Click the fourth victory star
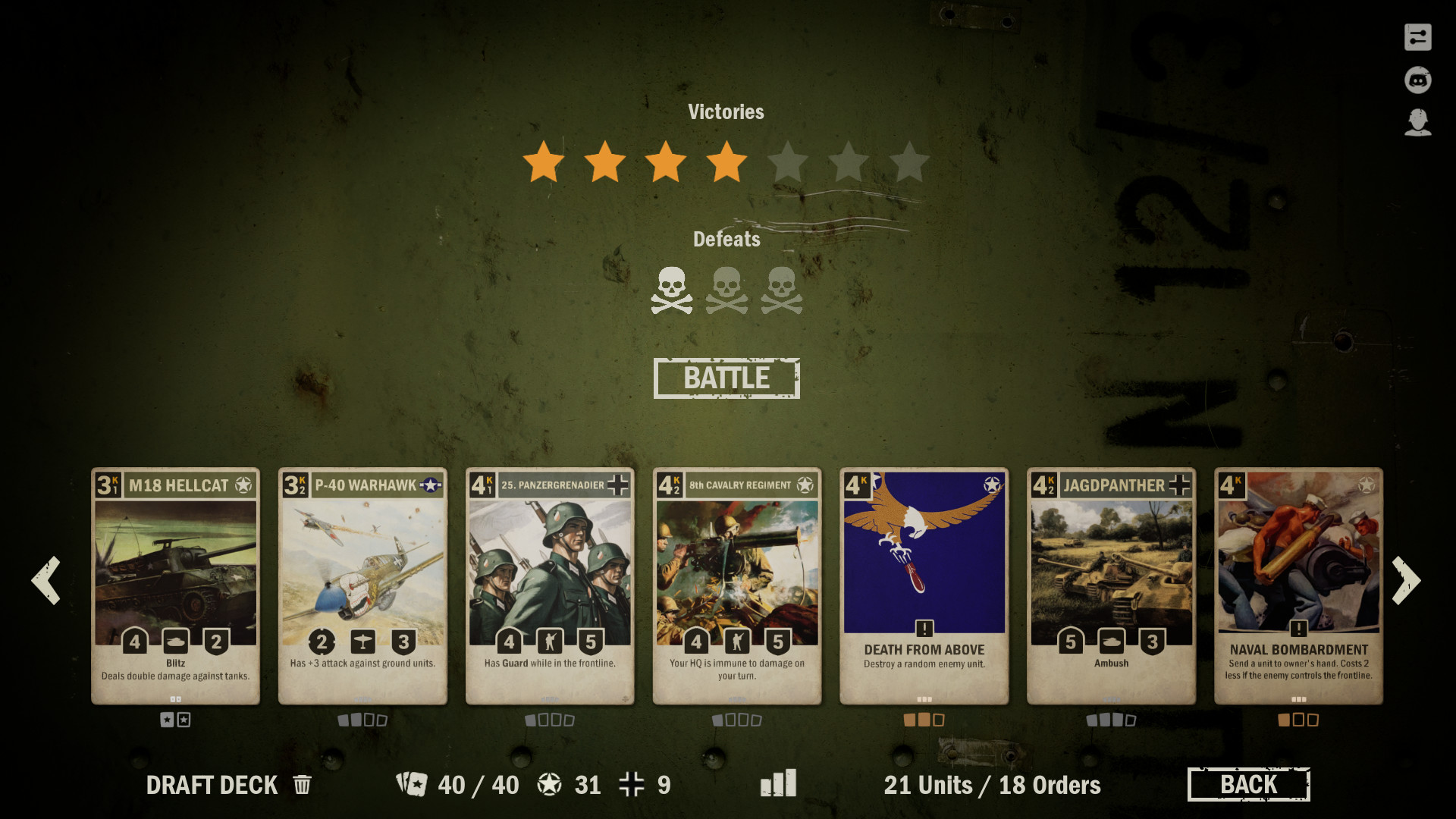Image resolution: width=1456 pixels, height=819 pixels. coord(726,161)
